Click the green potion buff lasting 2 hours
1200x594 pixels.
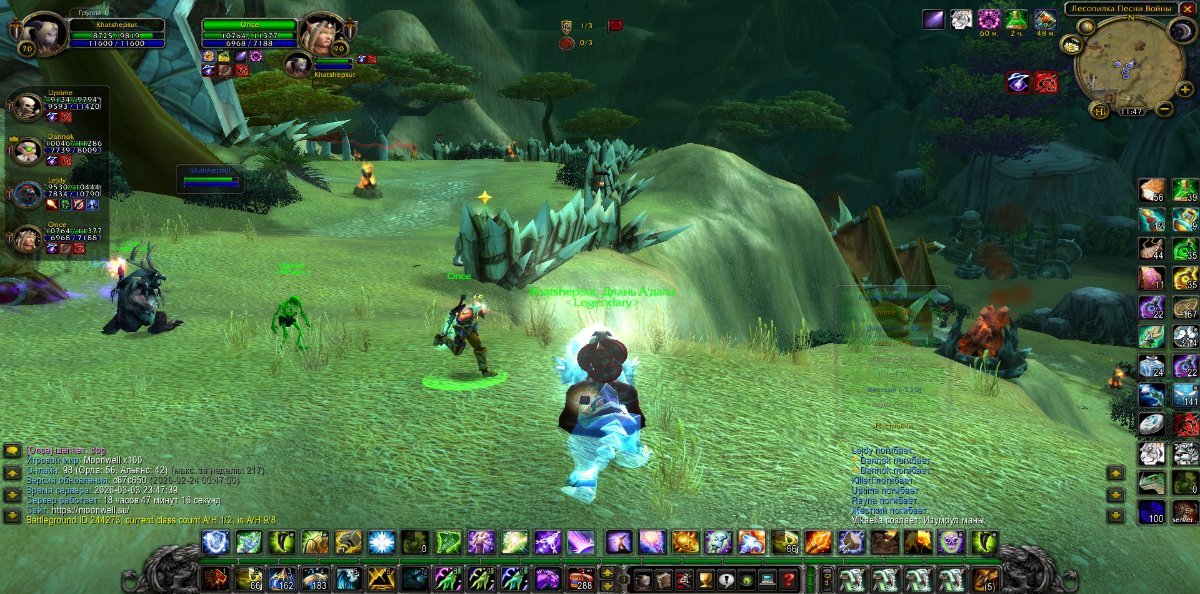tap(1017, 19)
